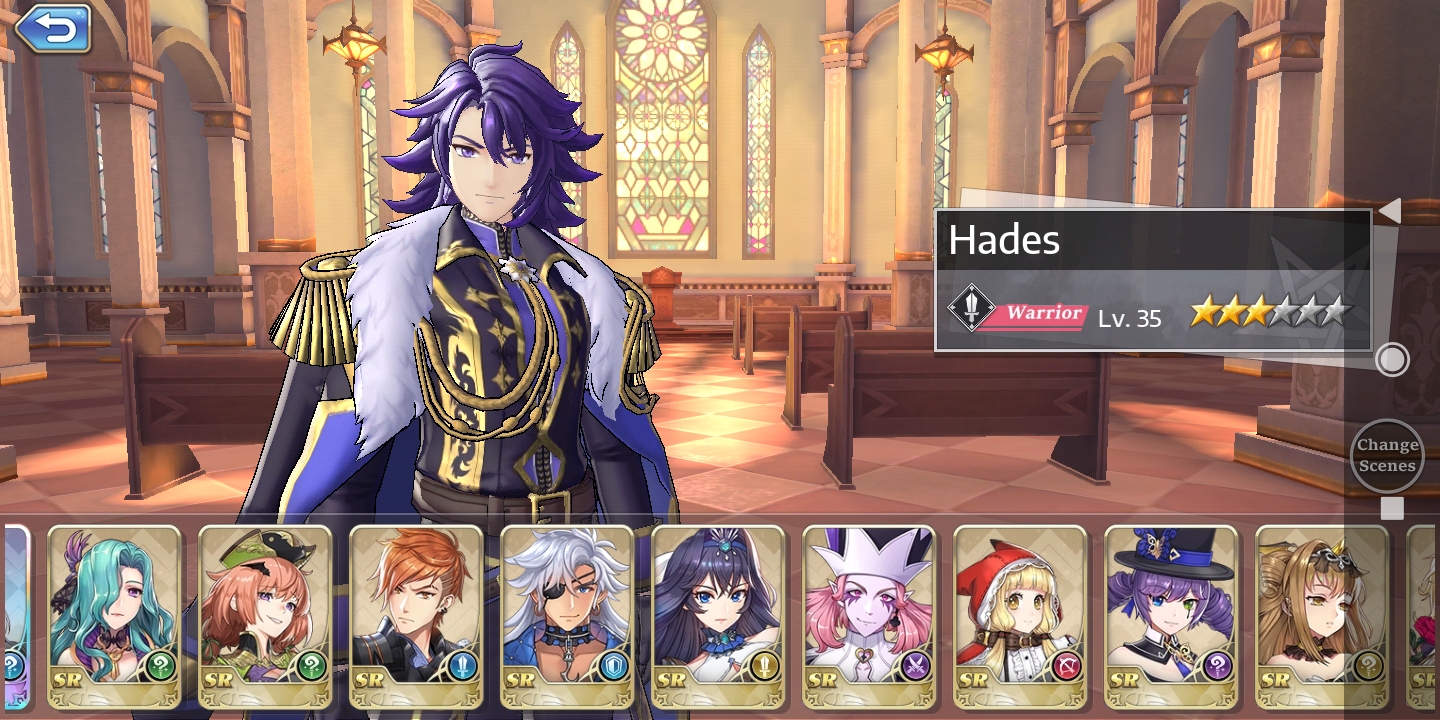Click the back arrow in the top-left corner
Screen dimensions: 1440x720
click(52, 29)
